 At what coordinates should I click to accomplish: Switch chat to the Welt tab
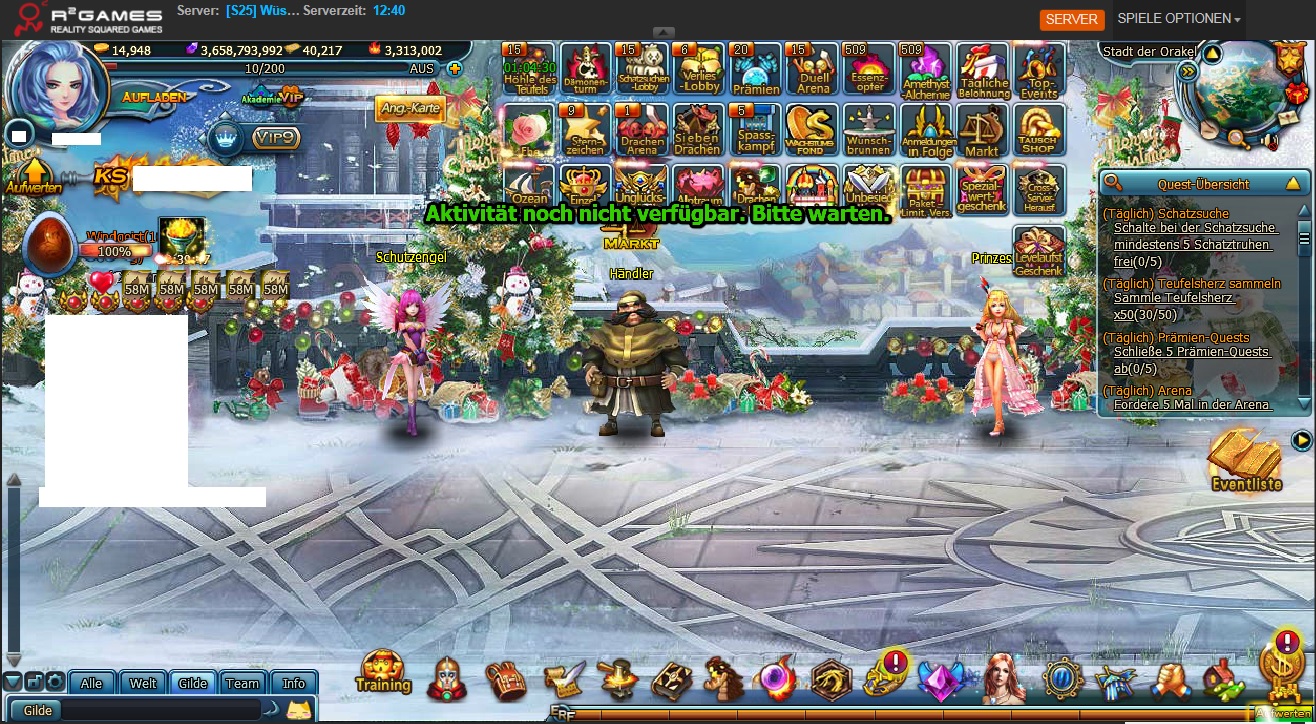pos(143,683)
